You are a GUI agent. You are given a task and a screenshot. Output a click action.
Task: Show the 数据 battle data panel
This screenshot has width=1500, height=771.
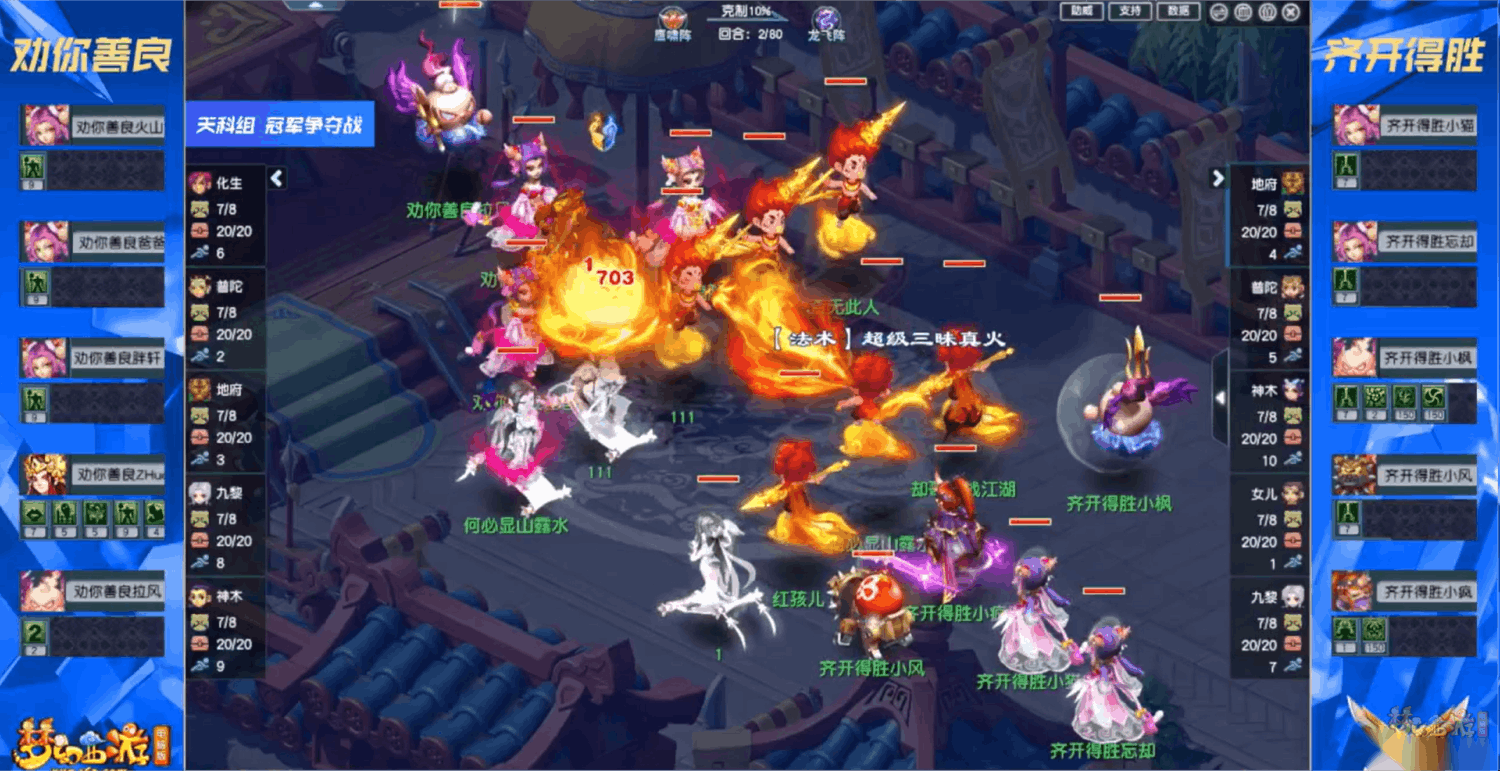[1179, 11]
